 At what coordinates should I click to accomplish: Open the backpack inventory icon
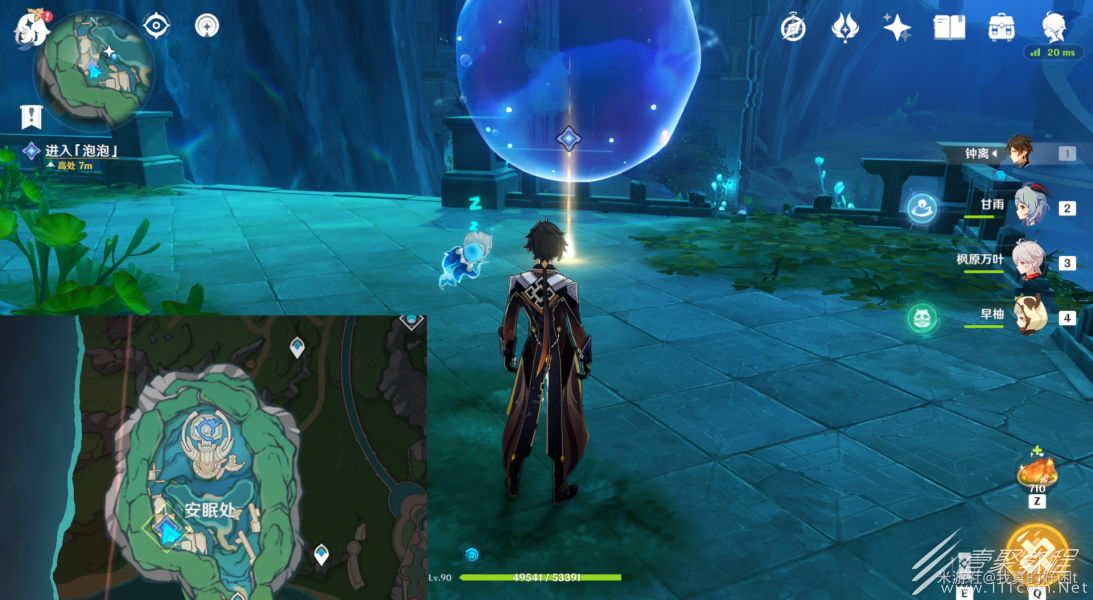1001,27
